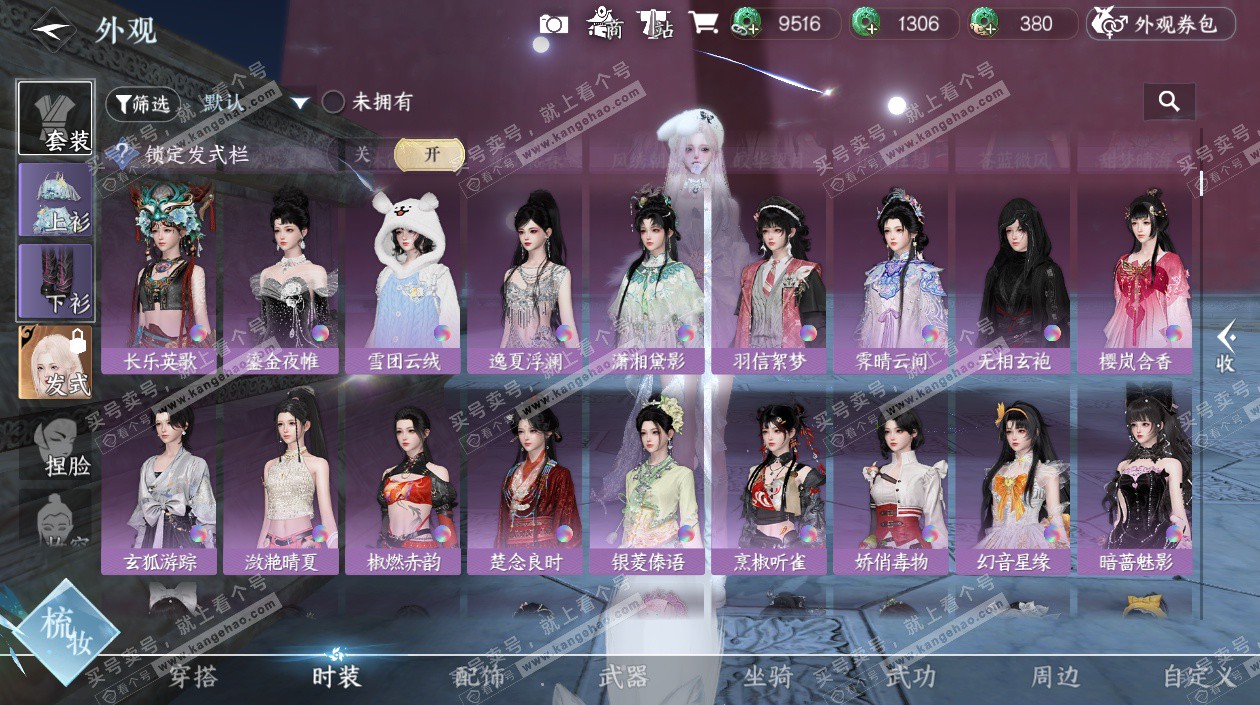The image size is (1260, 705).
Task: Select the 套装 outfit set category
Action: click(x=55, y=118)
